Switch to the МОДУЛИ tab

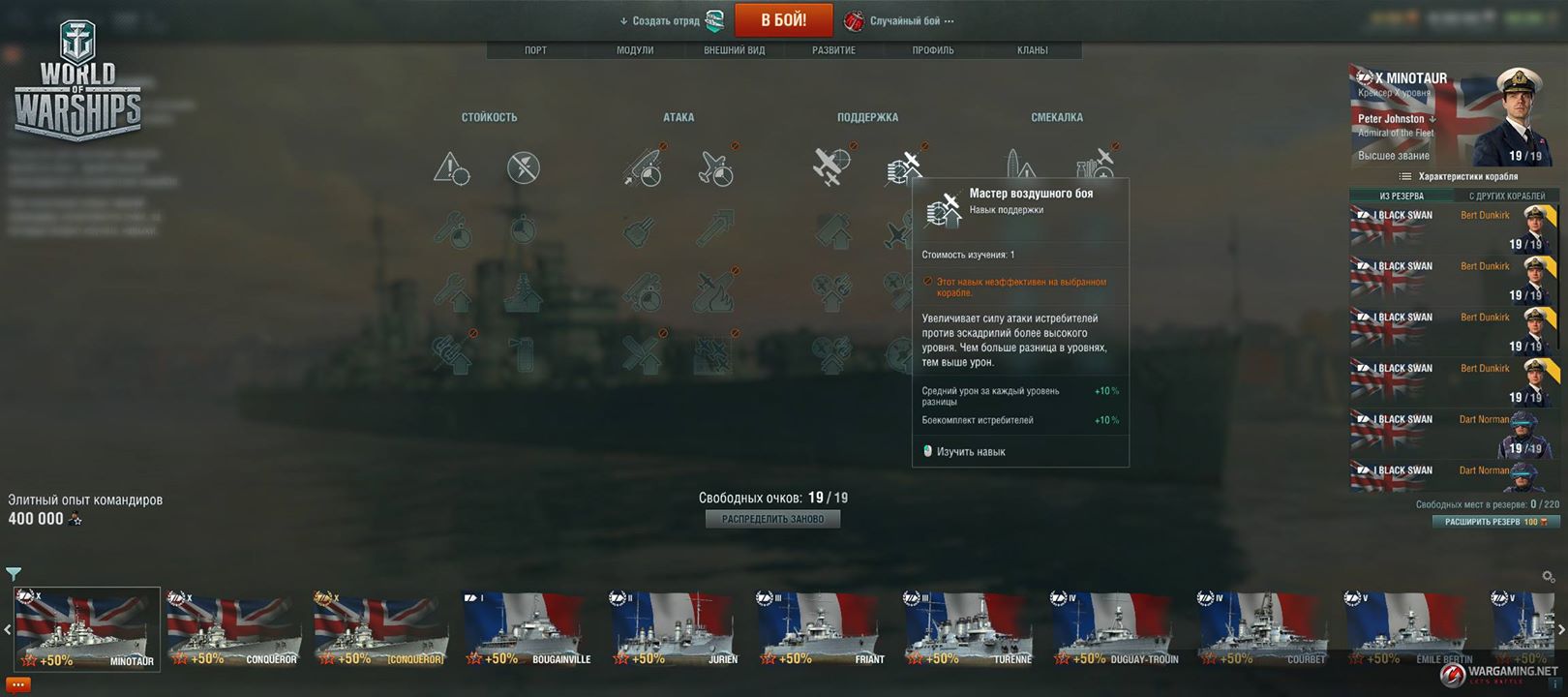(635, 50)
